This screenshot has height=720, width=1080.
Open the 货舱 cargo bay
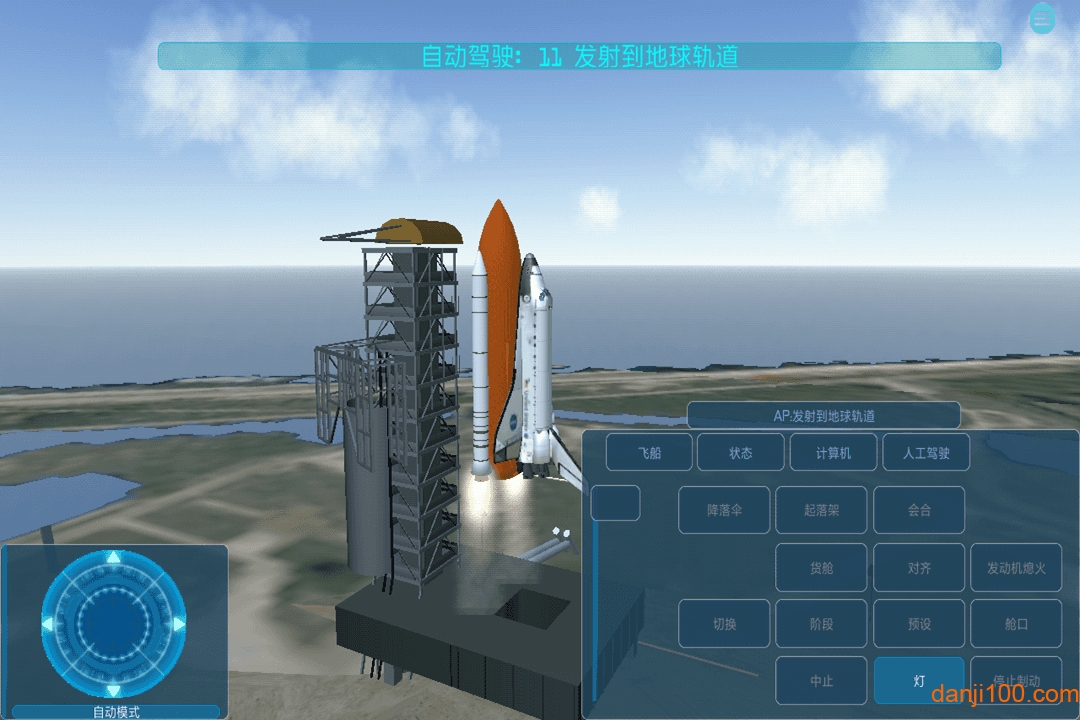[821, 568]
